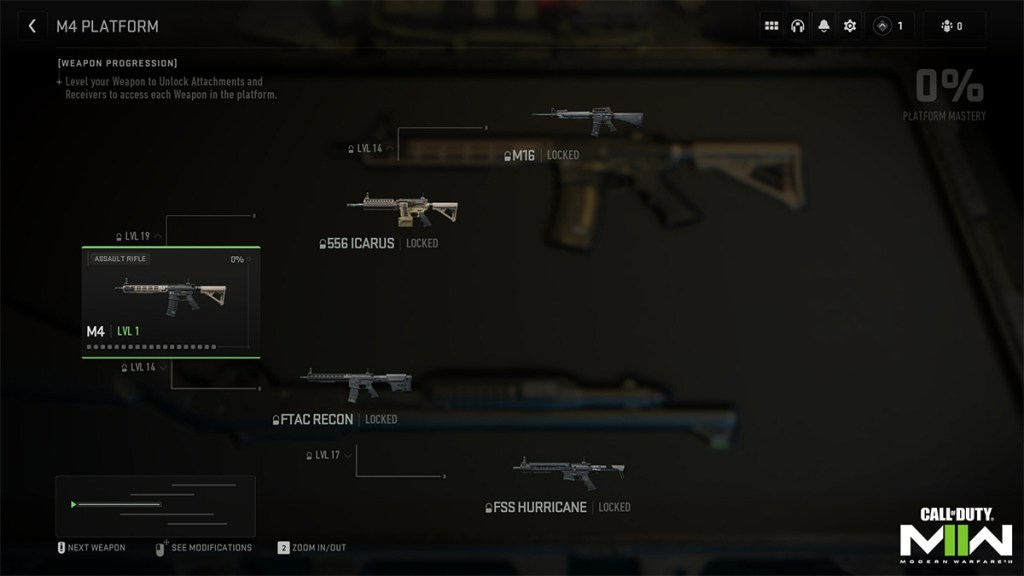
Task: Open the social party button
Action: [x=953, y=26]
